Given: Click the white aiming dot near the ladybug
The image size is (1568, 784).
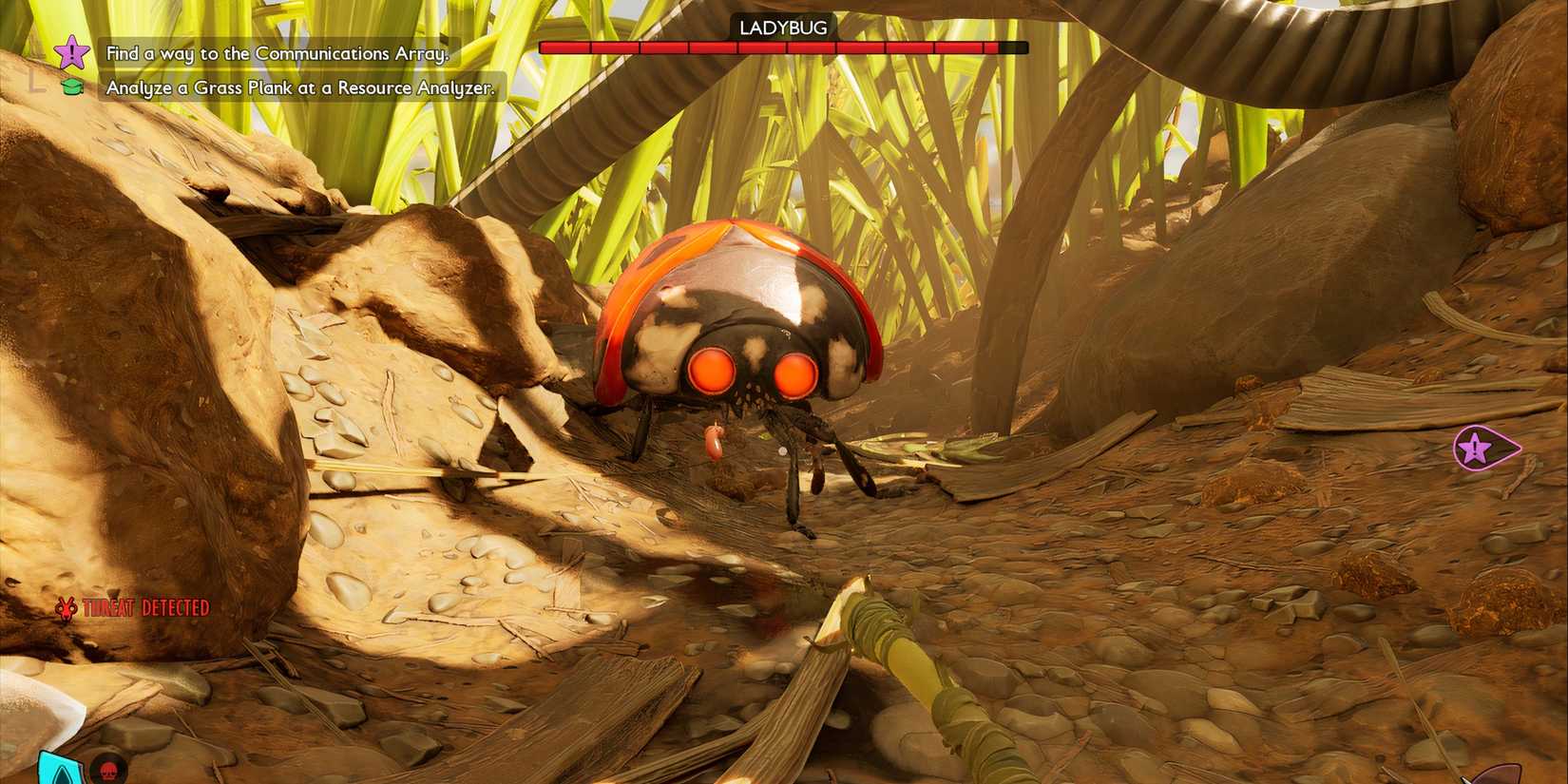Looking at the screenshot, I should click(x=781, y=451).
